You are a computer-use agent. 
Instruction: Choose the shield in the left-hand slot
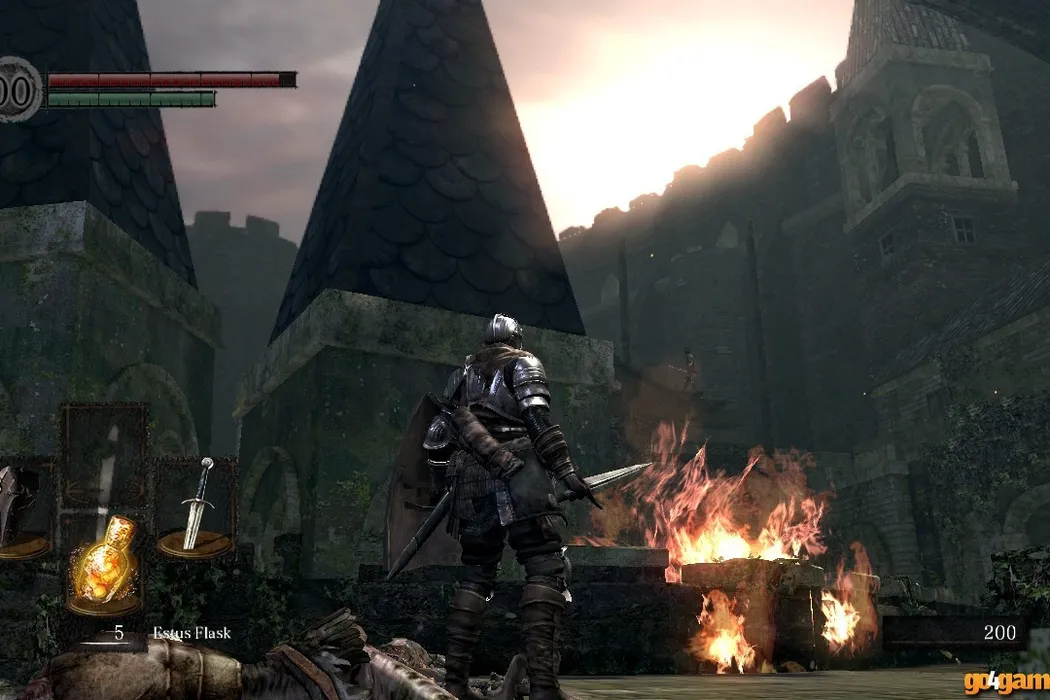22,509
